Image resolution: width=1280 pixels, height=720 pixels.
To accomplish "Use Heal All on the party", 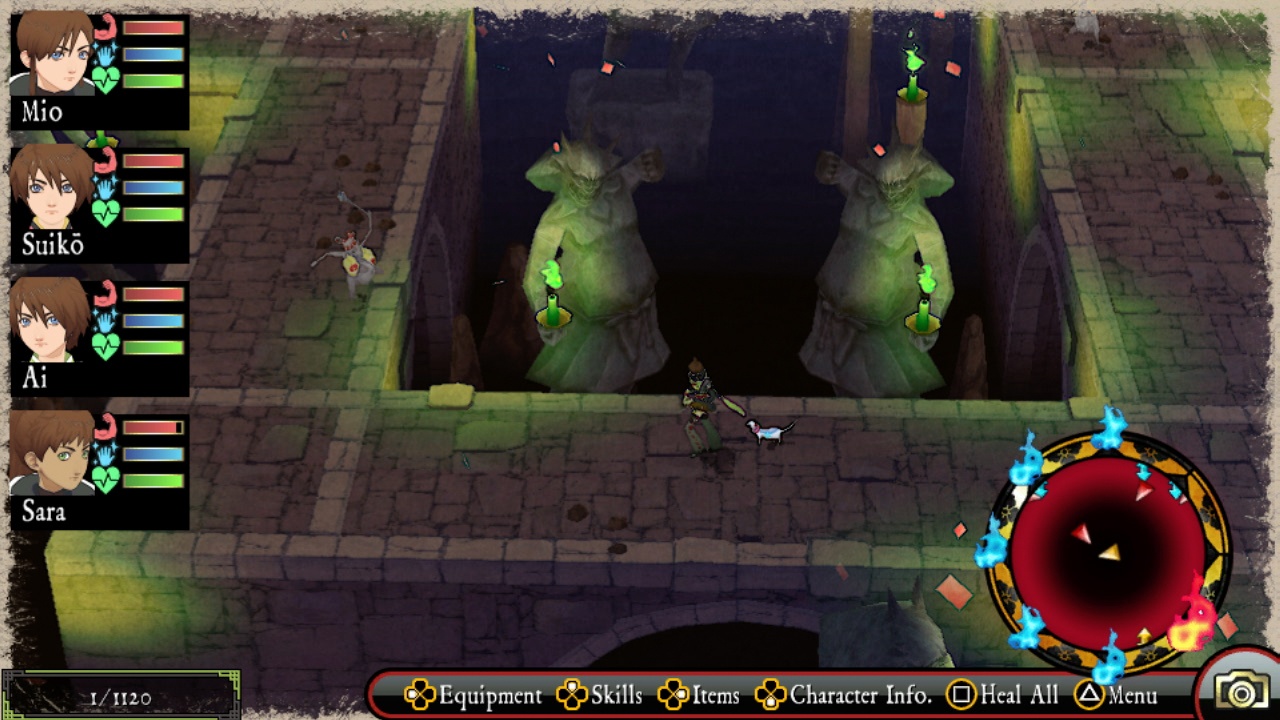I will coord(1003,695).
